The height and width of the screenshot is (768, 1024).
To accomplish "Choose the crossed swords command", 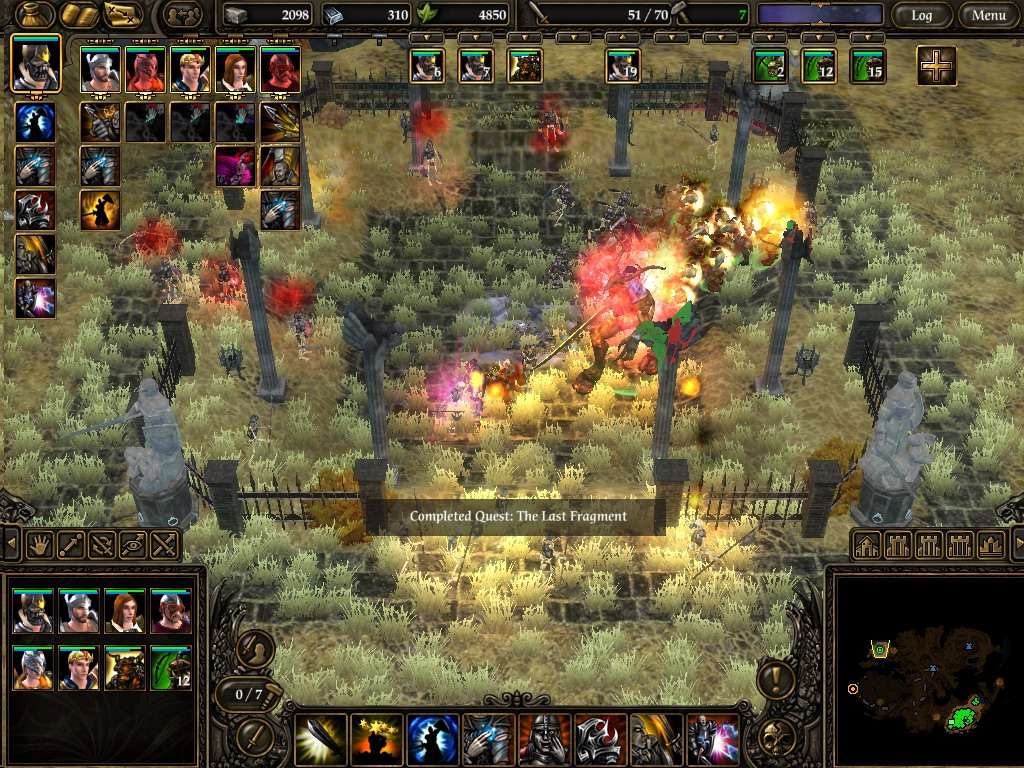I will [164, 545].
